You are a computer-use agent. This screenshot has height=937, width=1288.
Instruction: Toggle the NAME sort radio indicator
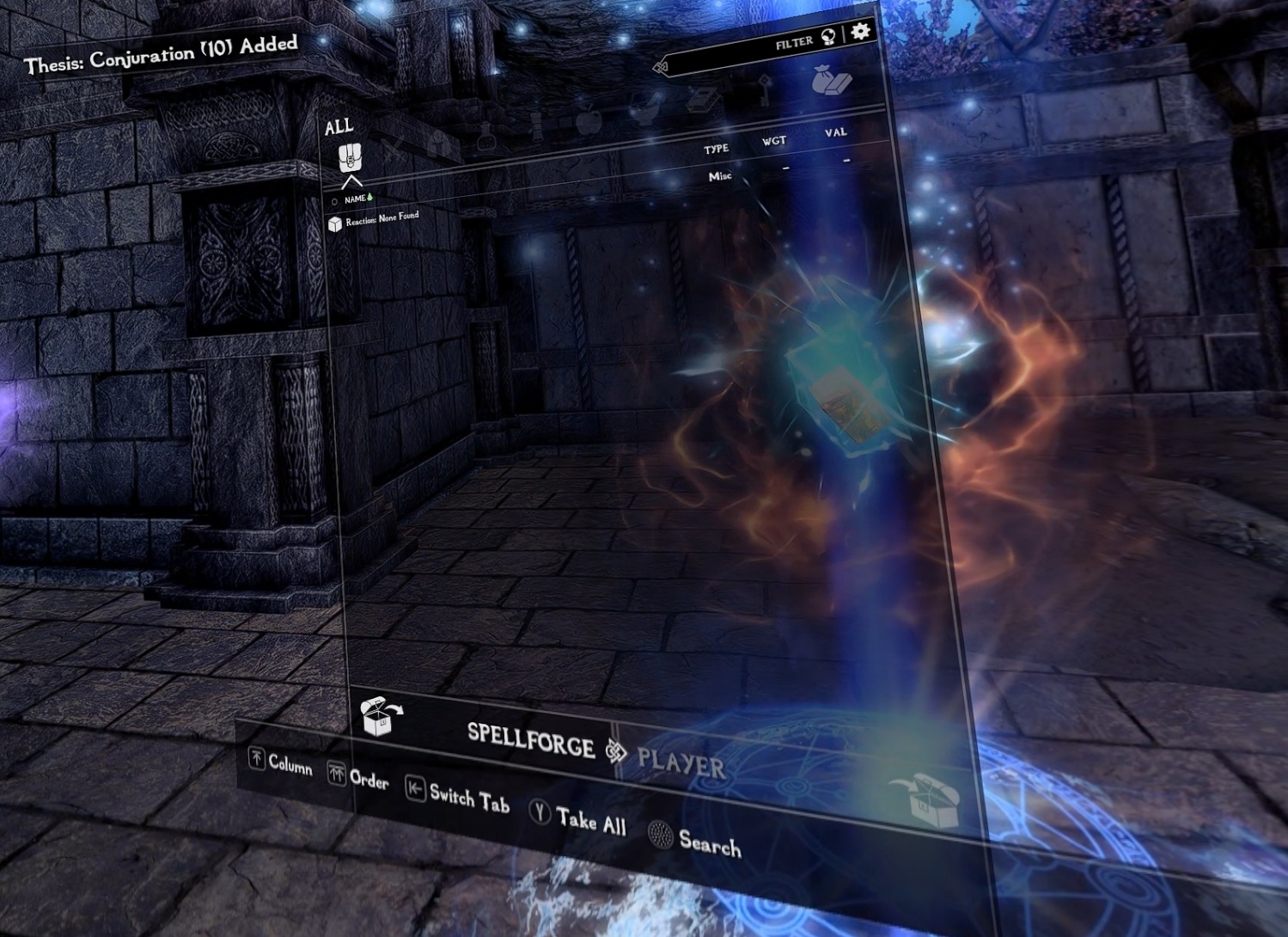point(334,200)
